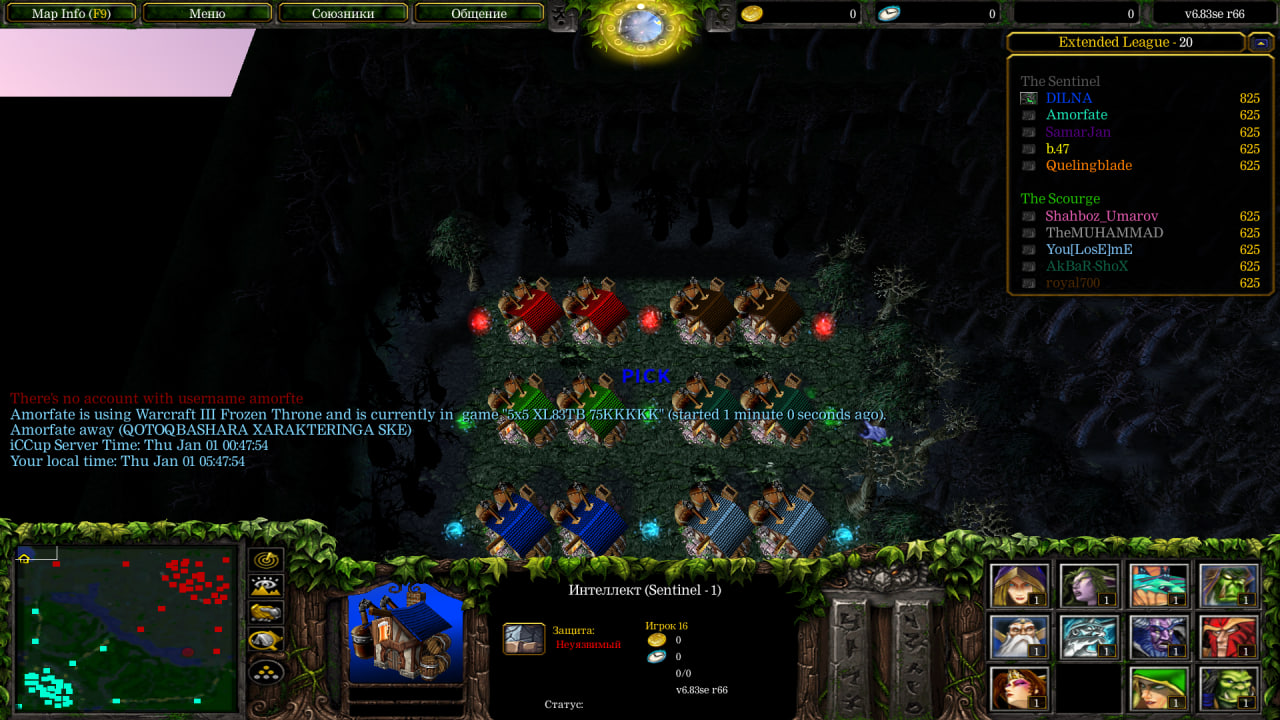Select the white-bearded old wizard hero
The image size is (1280, 720).
[x=1020, y=637]
